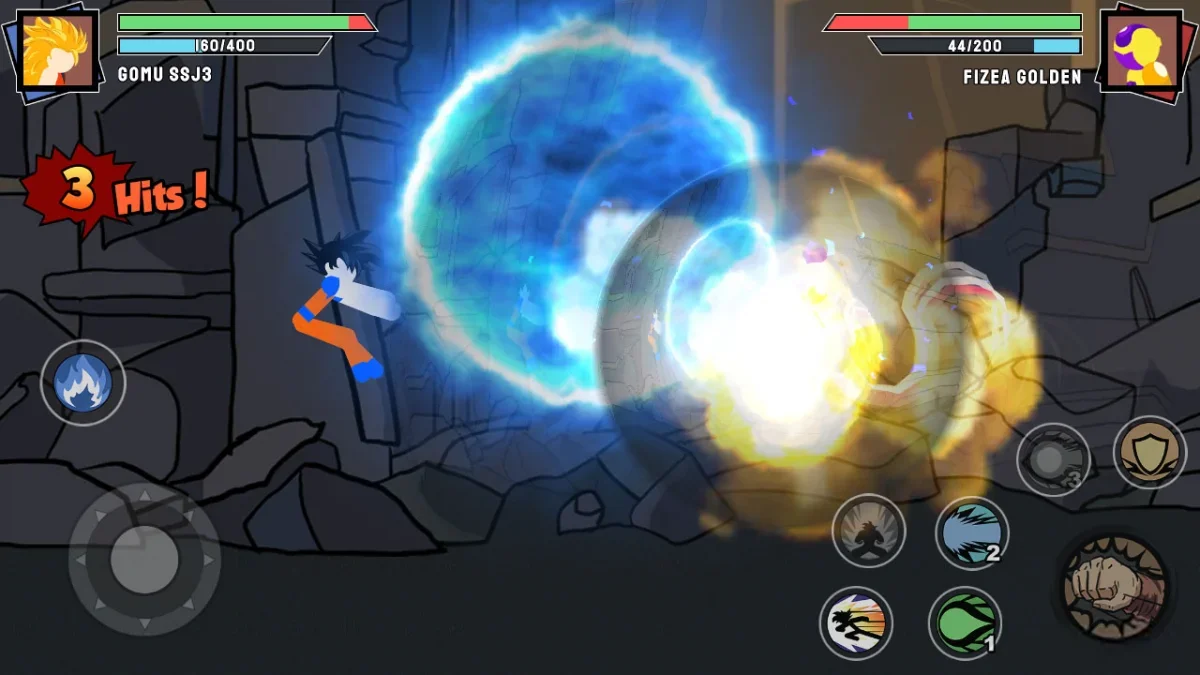The height and width of the screenshot is (675, 1200).
Task: Activate the dash sprint skill
Action: coord(856,622)
